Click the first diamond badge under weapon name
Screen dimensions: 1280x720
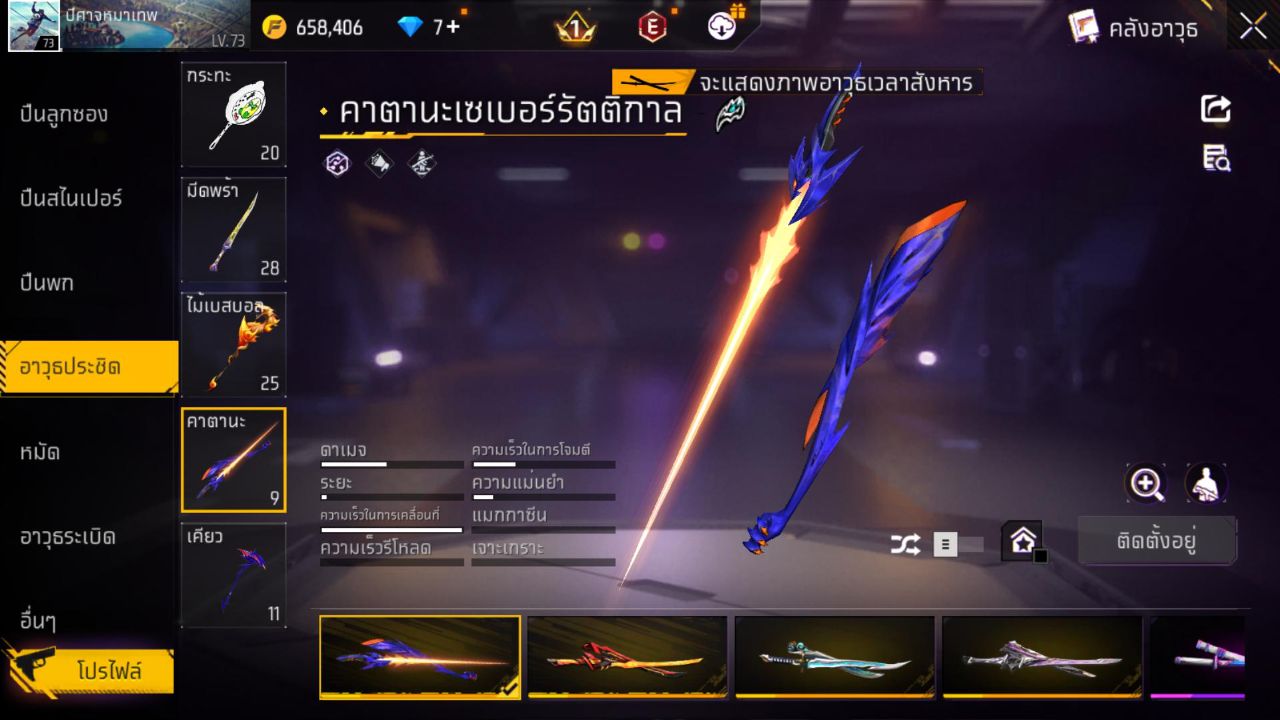(x=337, y=164)
